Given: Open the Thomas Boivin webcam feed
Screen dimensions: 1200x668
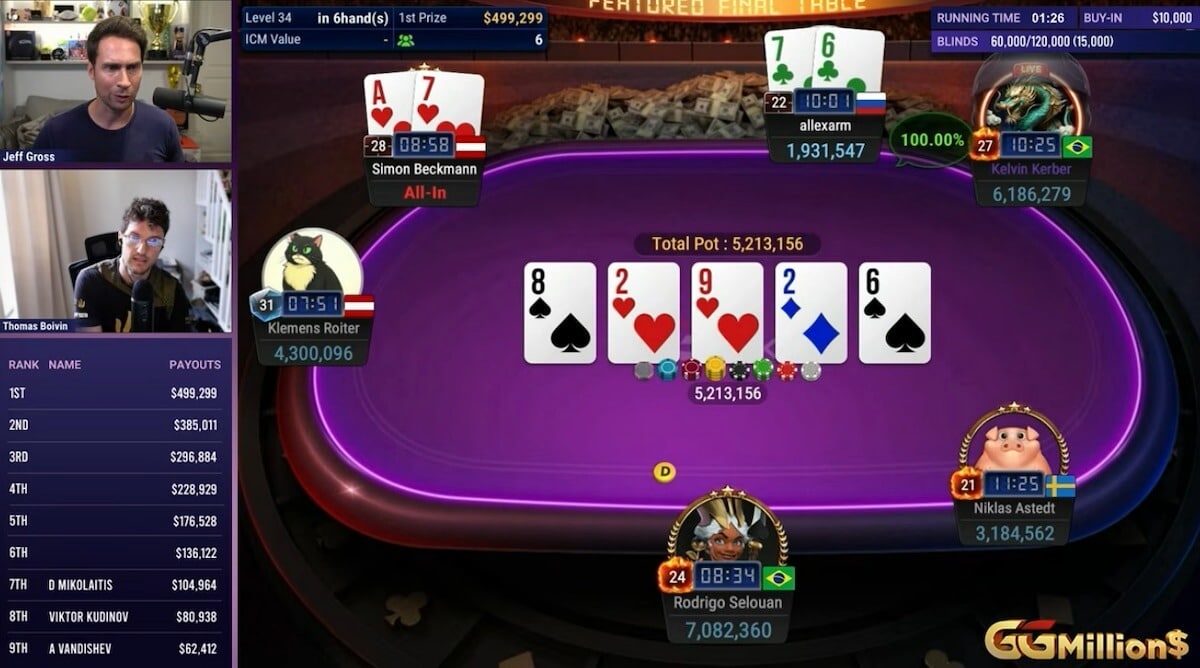Looking at the screenshot, I should [116, 251].
